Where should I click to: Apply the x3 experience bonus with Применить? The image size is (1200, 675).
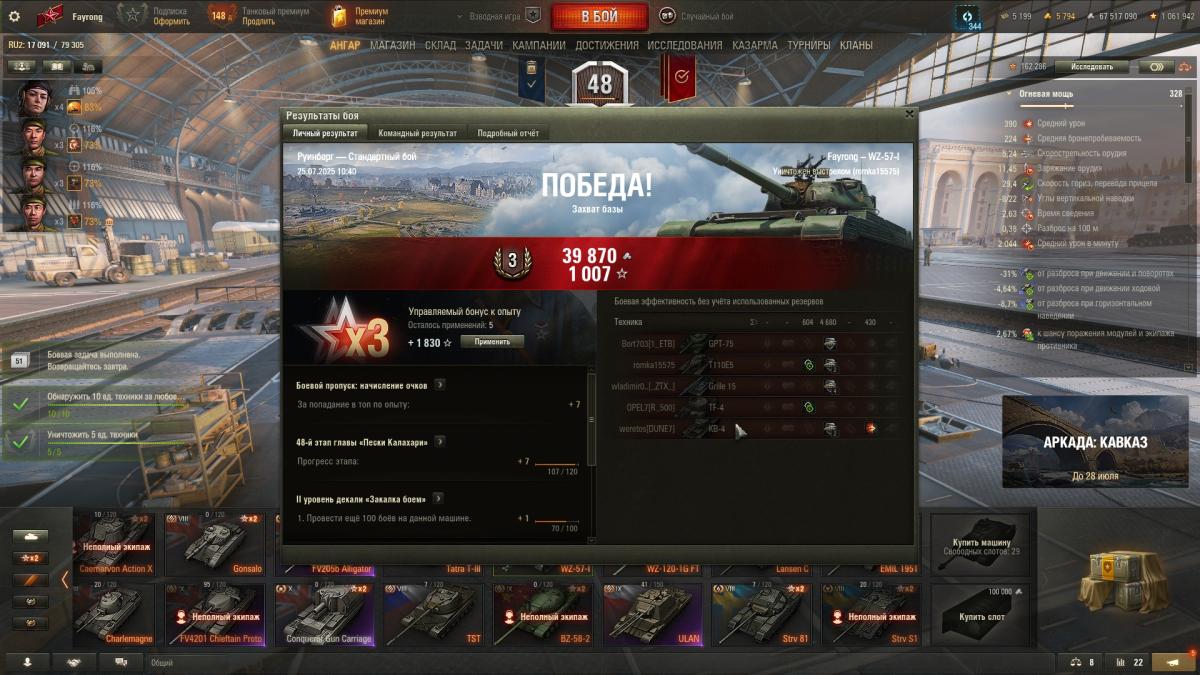492,342
